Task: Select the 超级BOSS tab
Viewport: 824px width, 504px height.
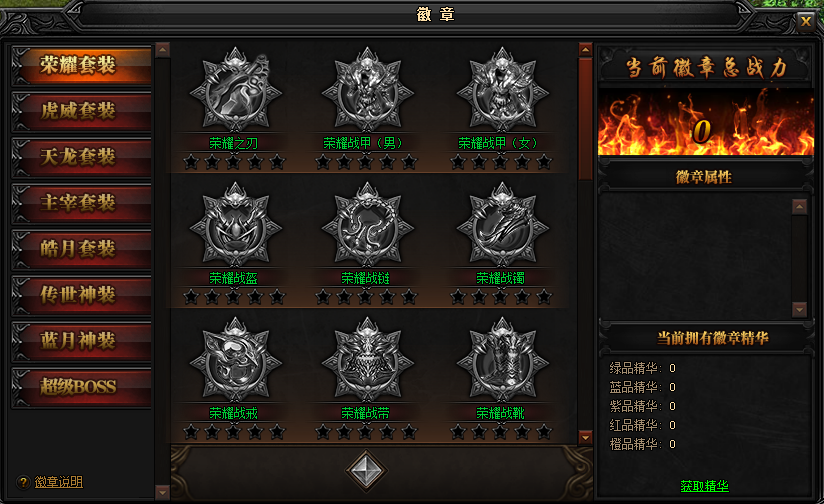Action: pyautogui.click(x=80, y=386)
